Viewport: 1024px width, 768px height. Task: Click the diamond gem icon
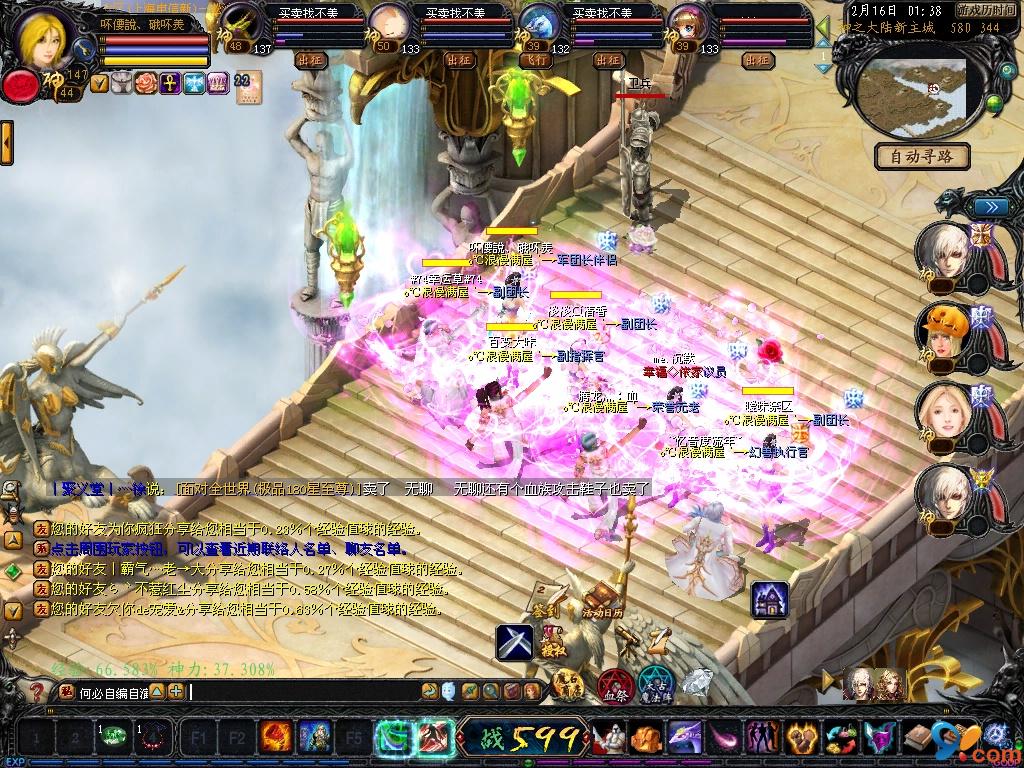[x=697, y=683]
